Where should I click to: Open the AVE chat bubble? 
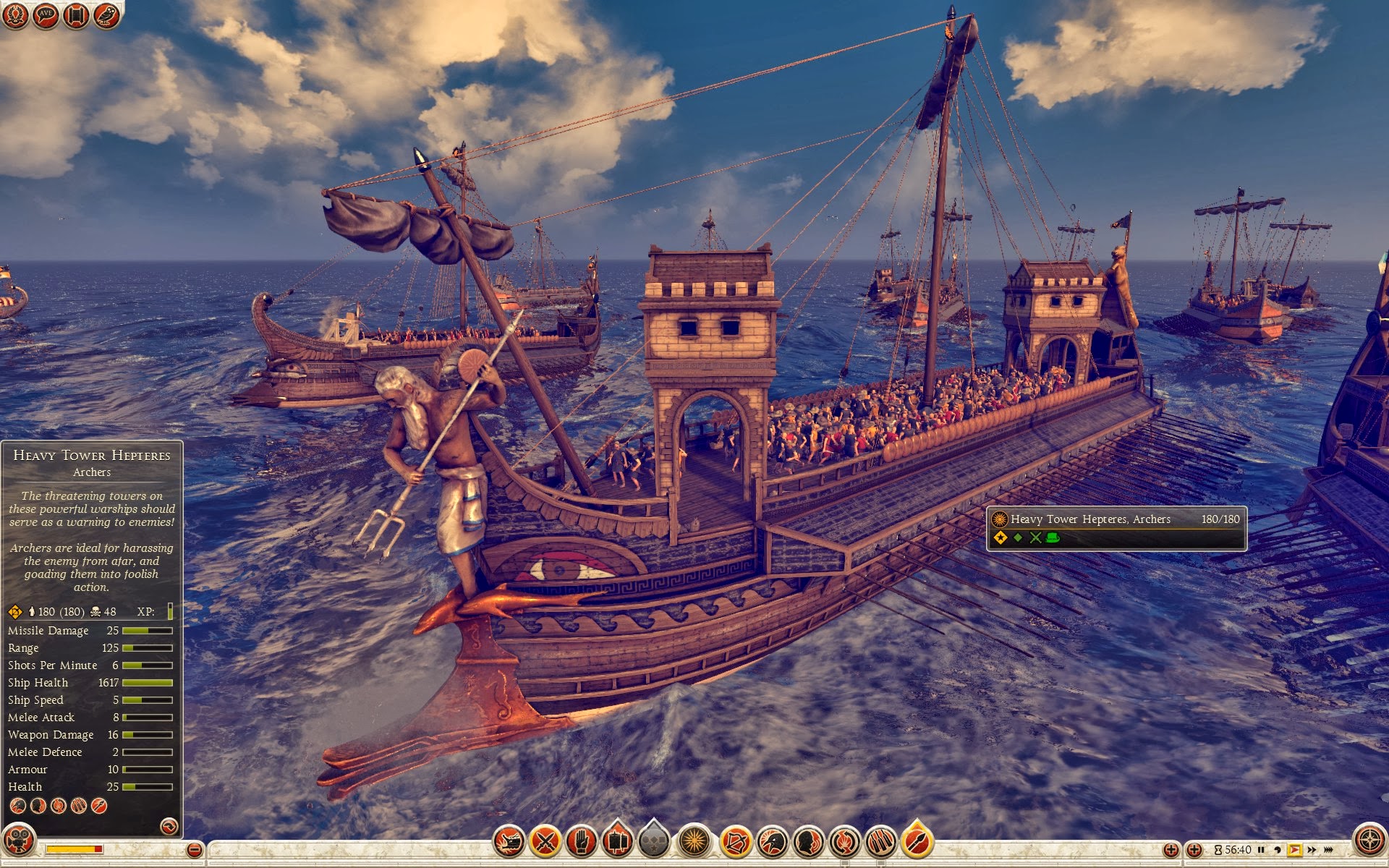46,15
